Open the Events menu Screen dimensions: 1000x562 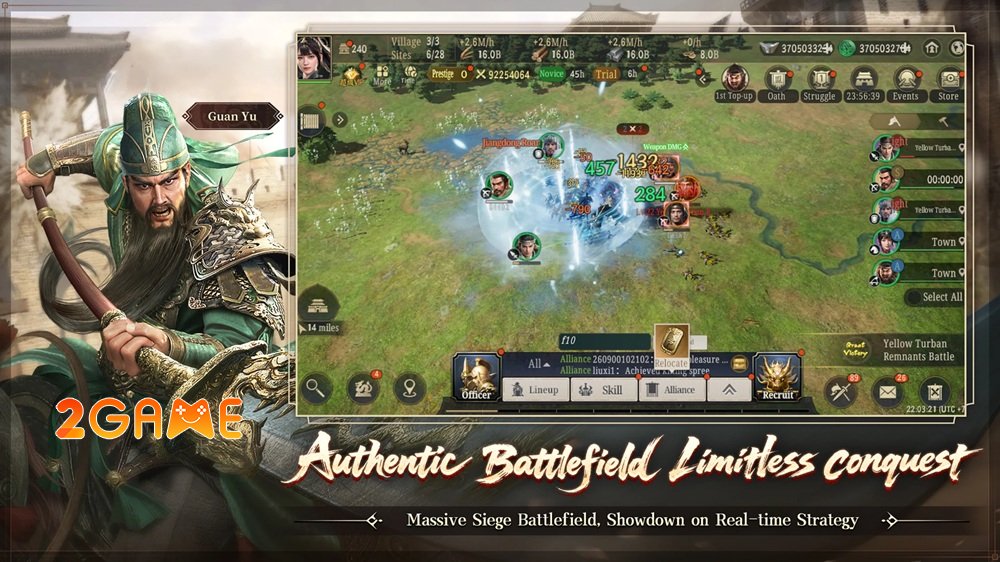point(905,81)
